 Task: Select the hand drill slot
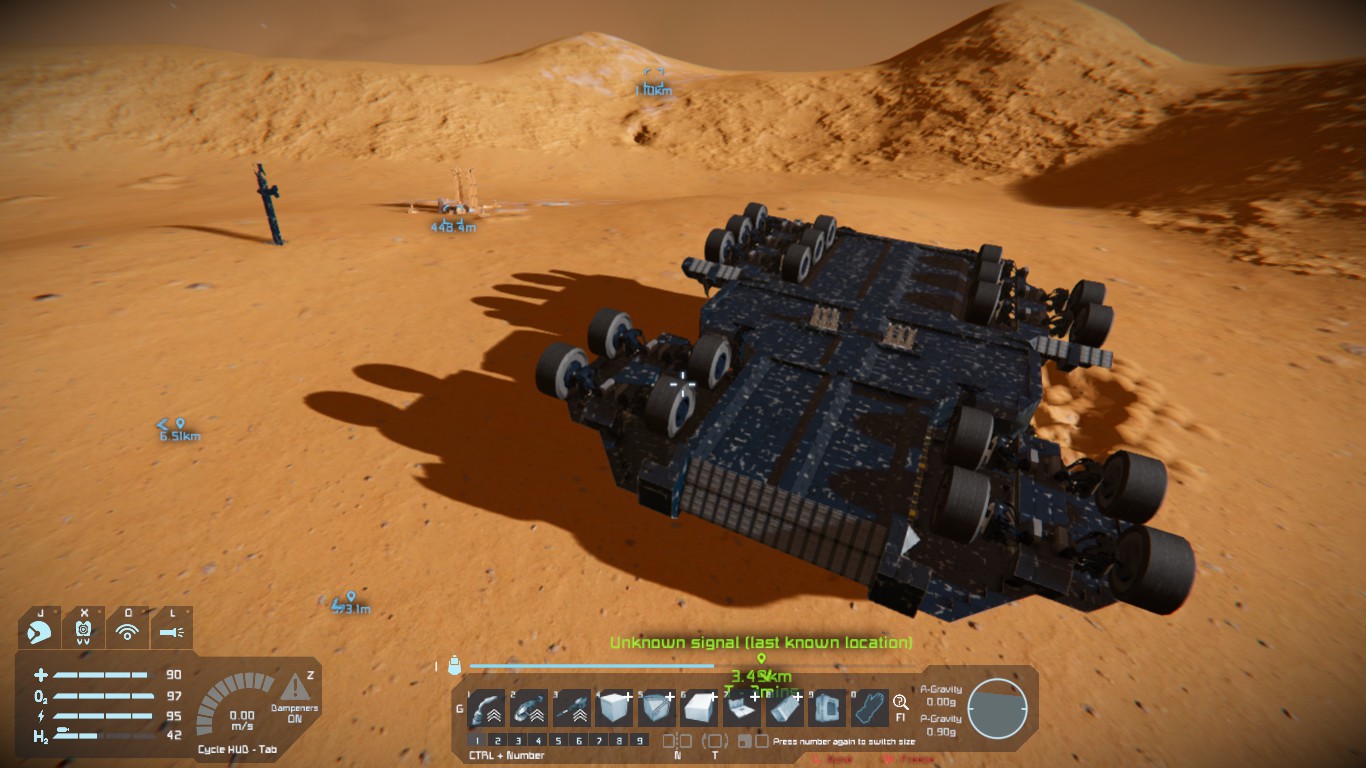click(x=571, y=709)
